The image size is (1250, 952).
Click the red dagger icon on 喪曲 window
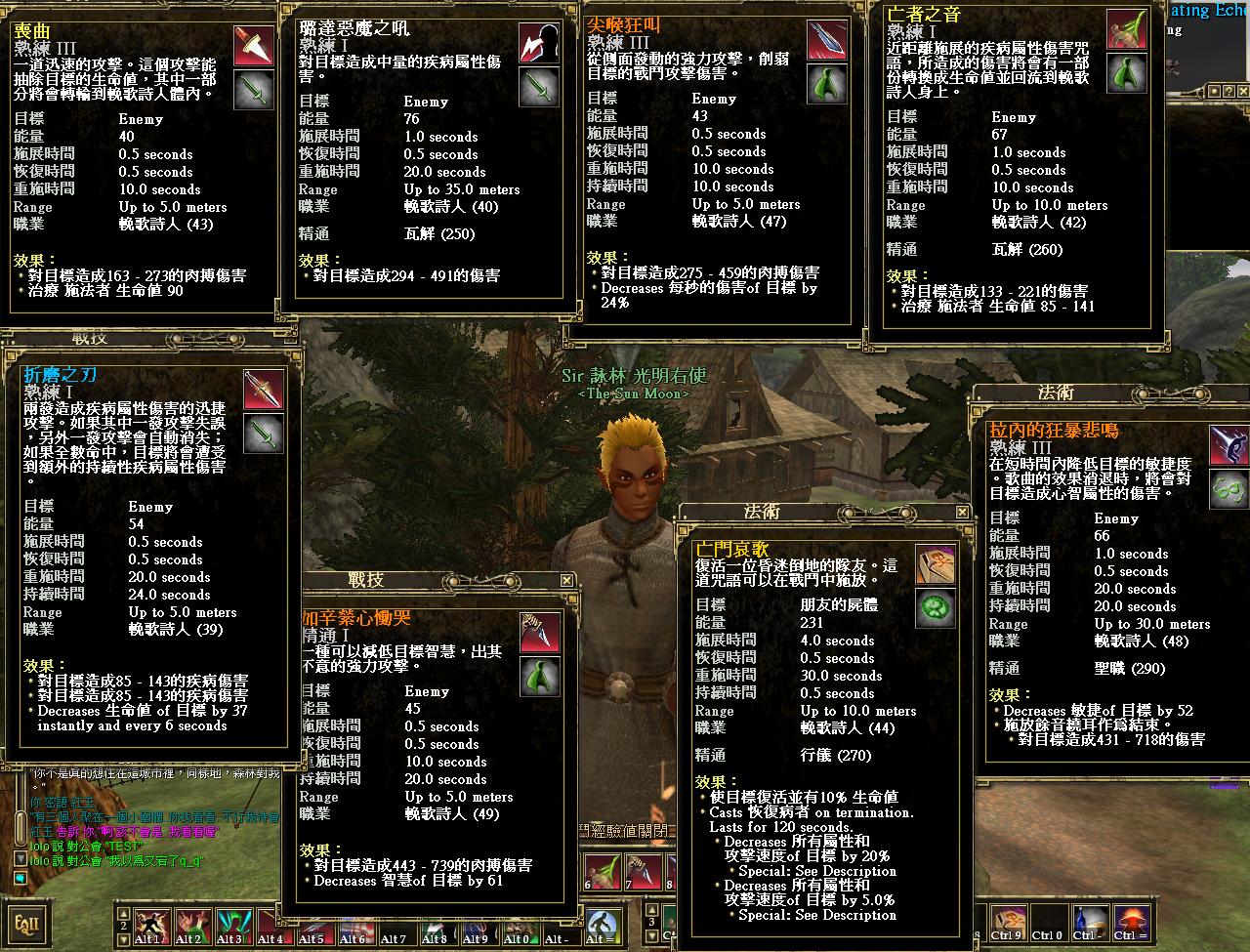tap(254, 47)
